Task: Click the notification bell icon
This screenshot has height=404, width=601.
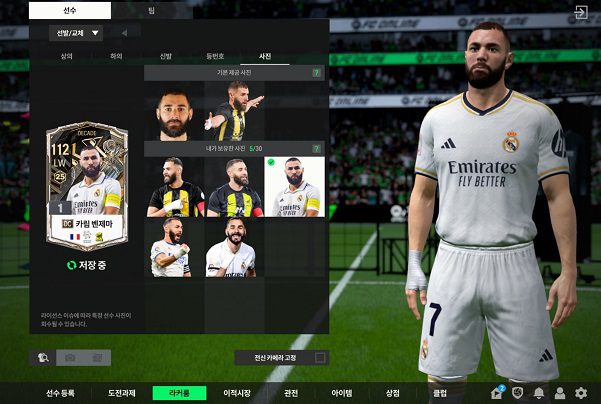Action: pyautogui.click(x=539, y=393)
